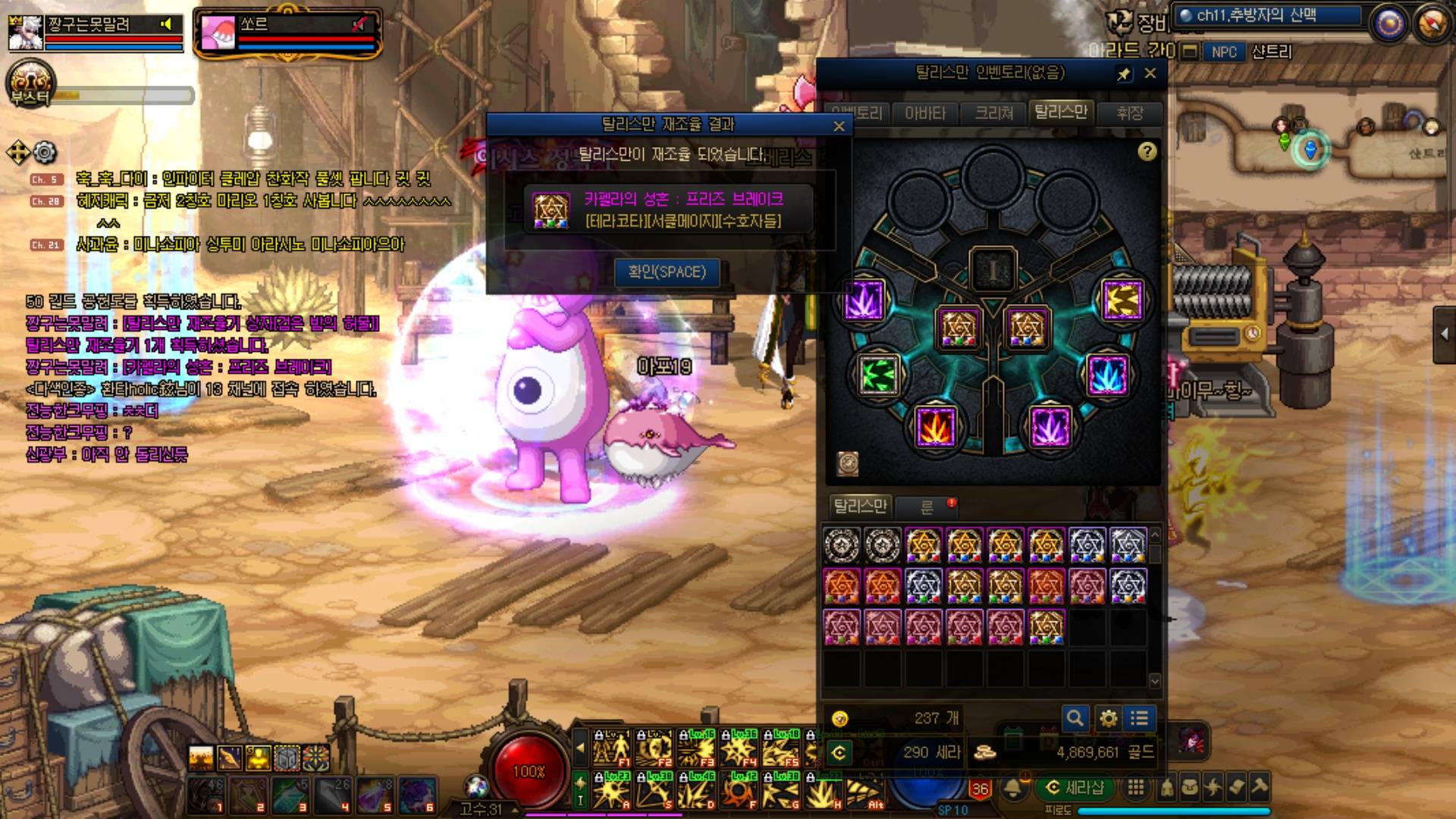
Task: Close the talisman inventory window
Action: coord(1150,74)
